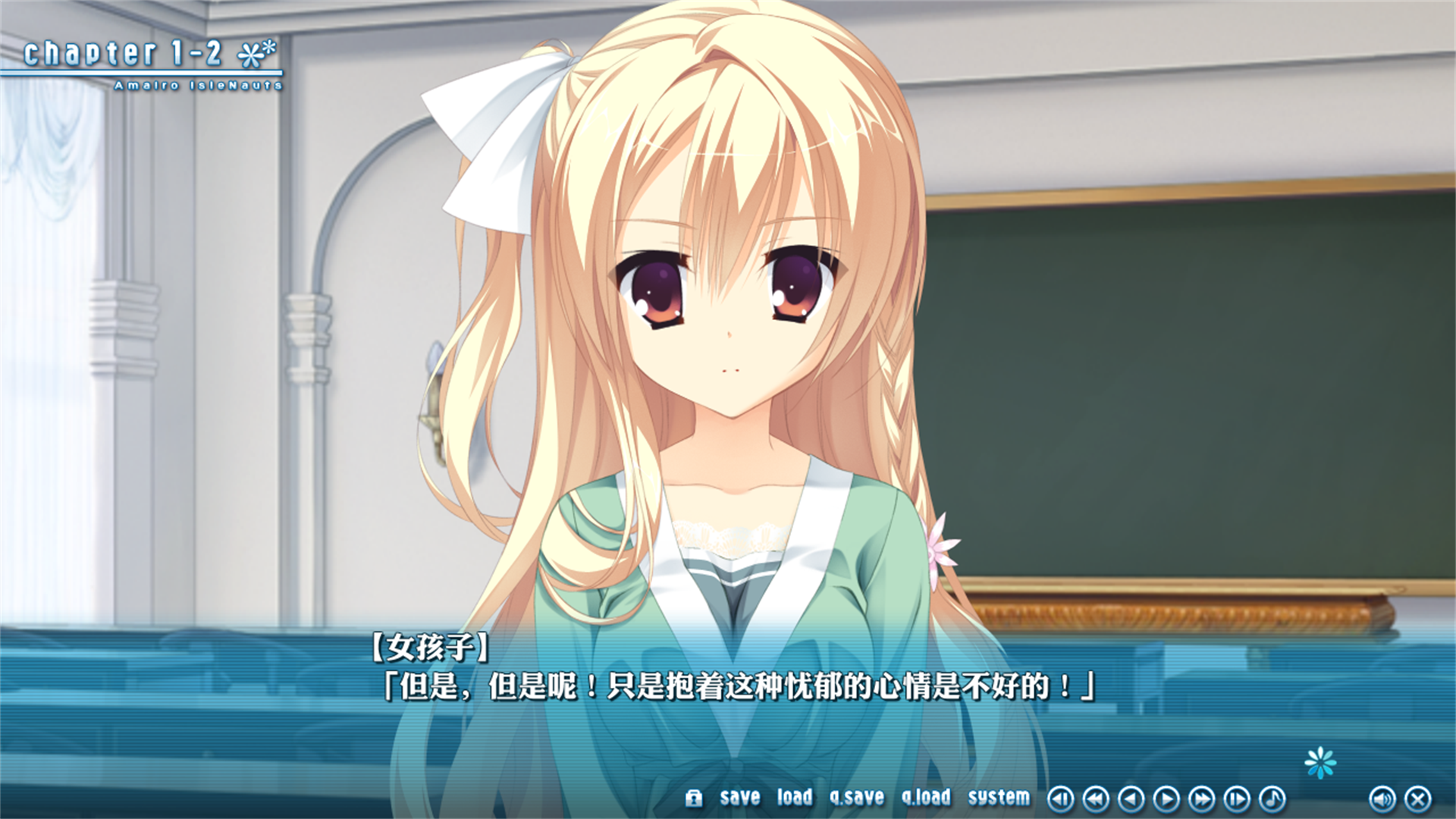Click the bar-and-left-triangle round button
This screenshot has height=819, width=1456.
(x=1060, y=799)
